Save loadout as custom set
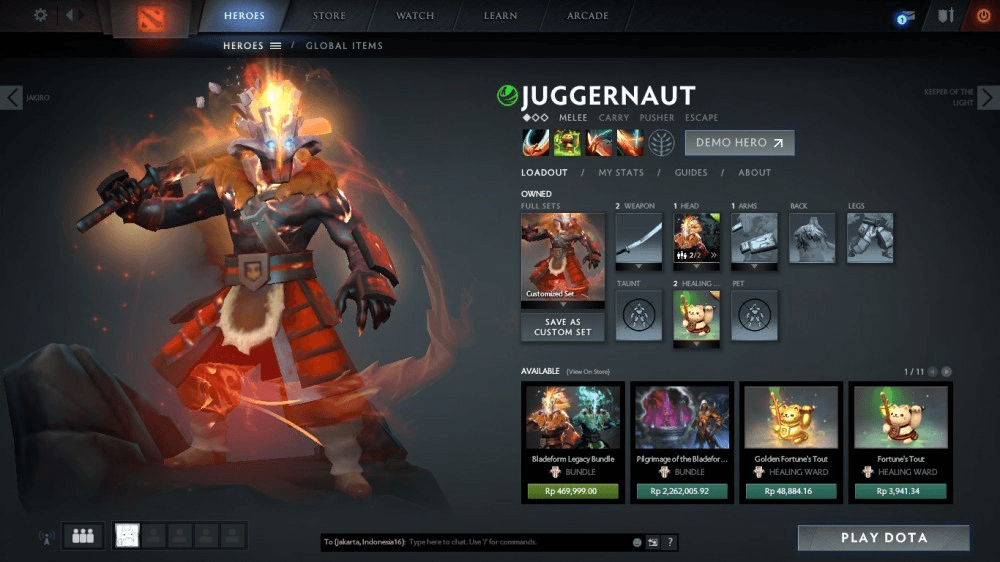The height and width of the screenshot is (562, 1000). tap(563, 327)
